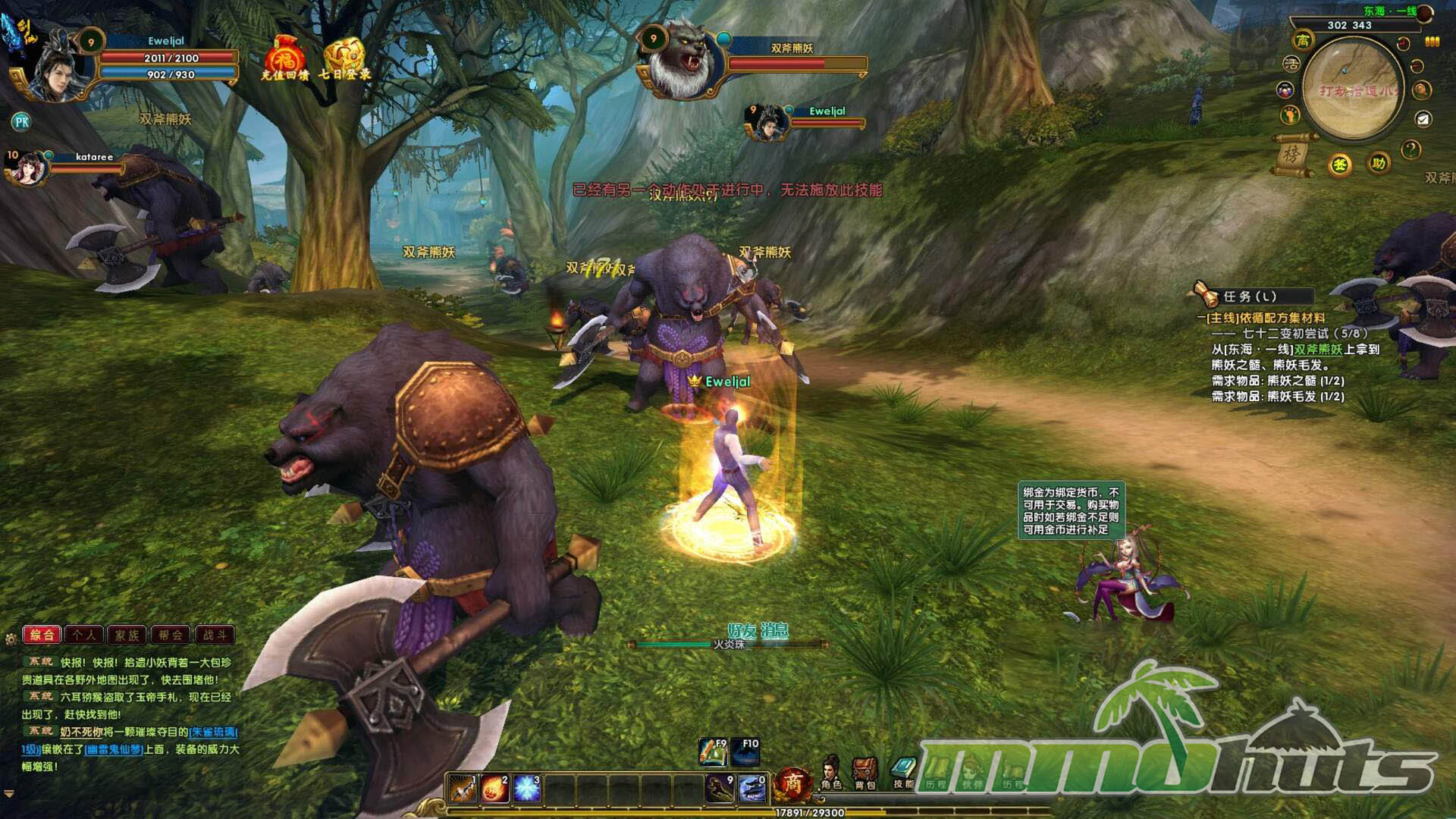Toggle the PK mode button
This screenshot has height=819, width=1456.
tap(21, 121)
